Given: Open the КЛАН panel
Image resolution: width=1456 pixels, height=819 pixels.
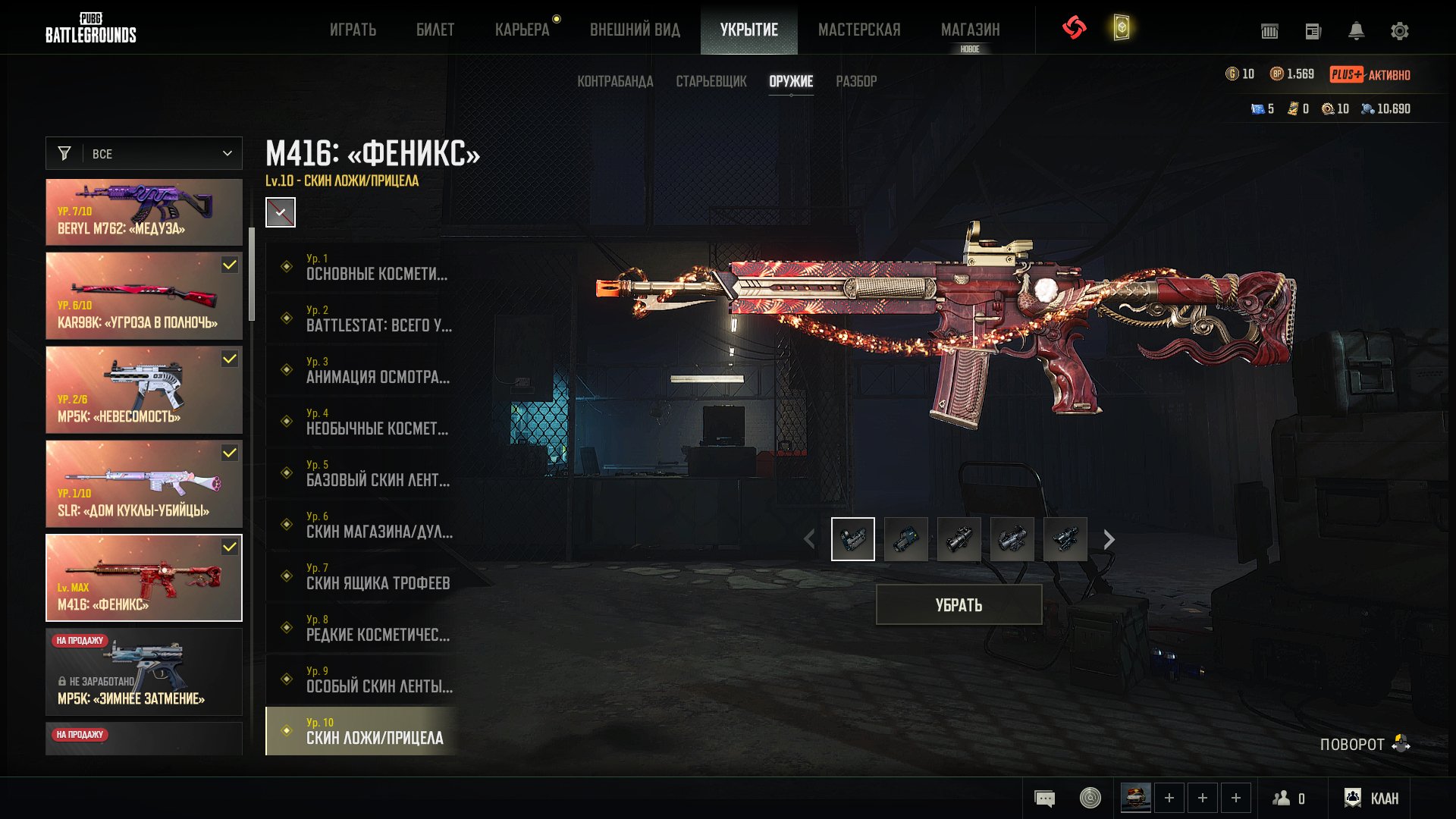Looking at the screenshot, I should tap(1373, 798).
